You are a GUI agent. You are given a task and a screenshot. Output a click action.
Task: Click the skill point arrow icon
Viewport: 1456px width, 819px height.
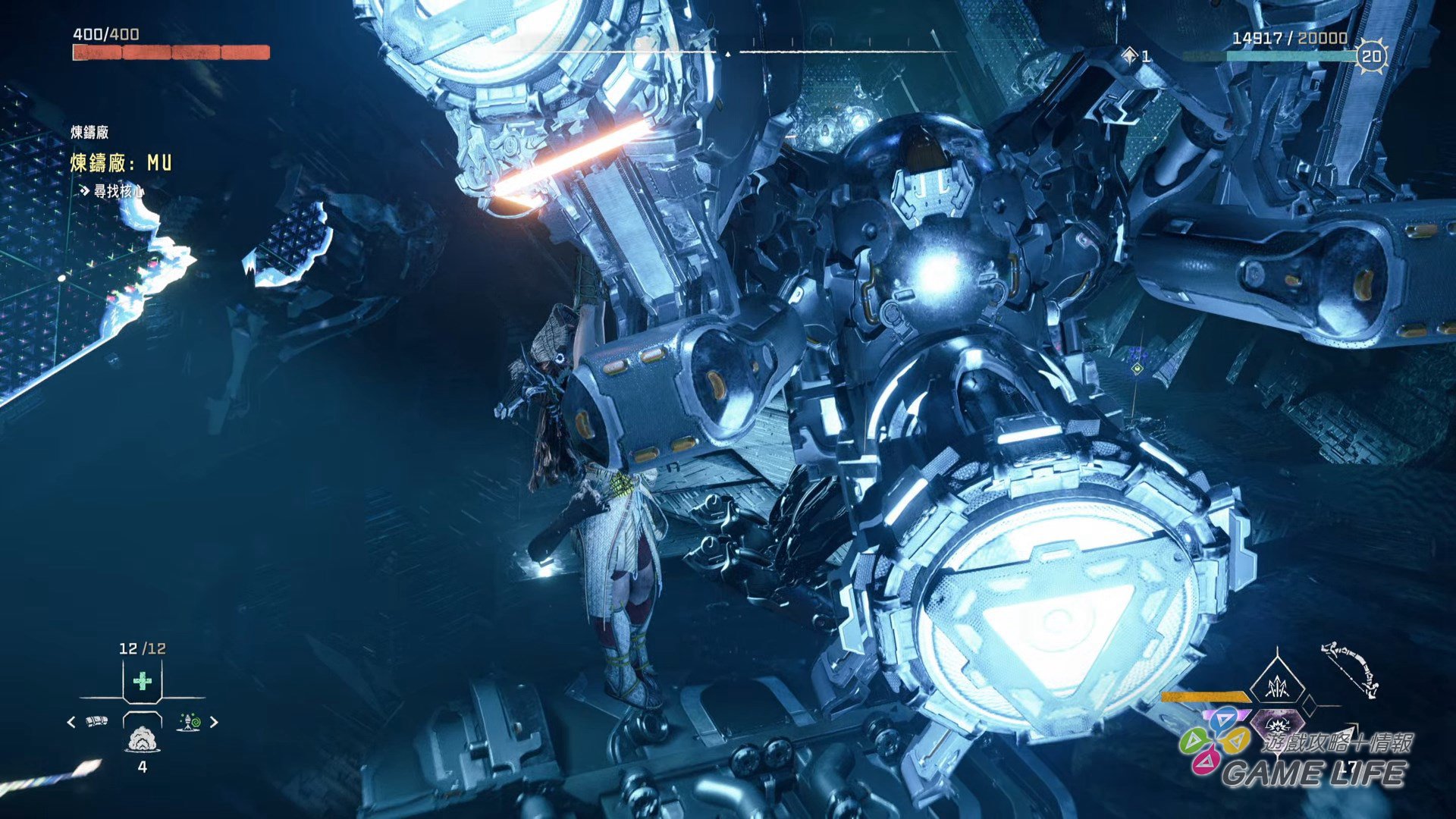(1131, 55)
